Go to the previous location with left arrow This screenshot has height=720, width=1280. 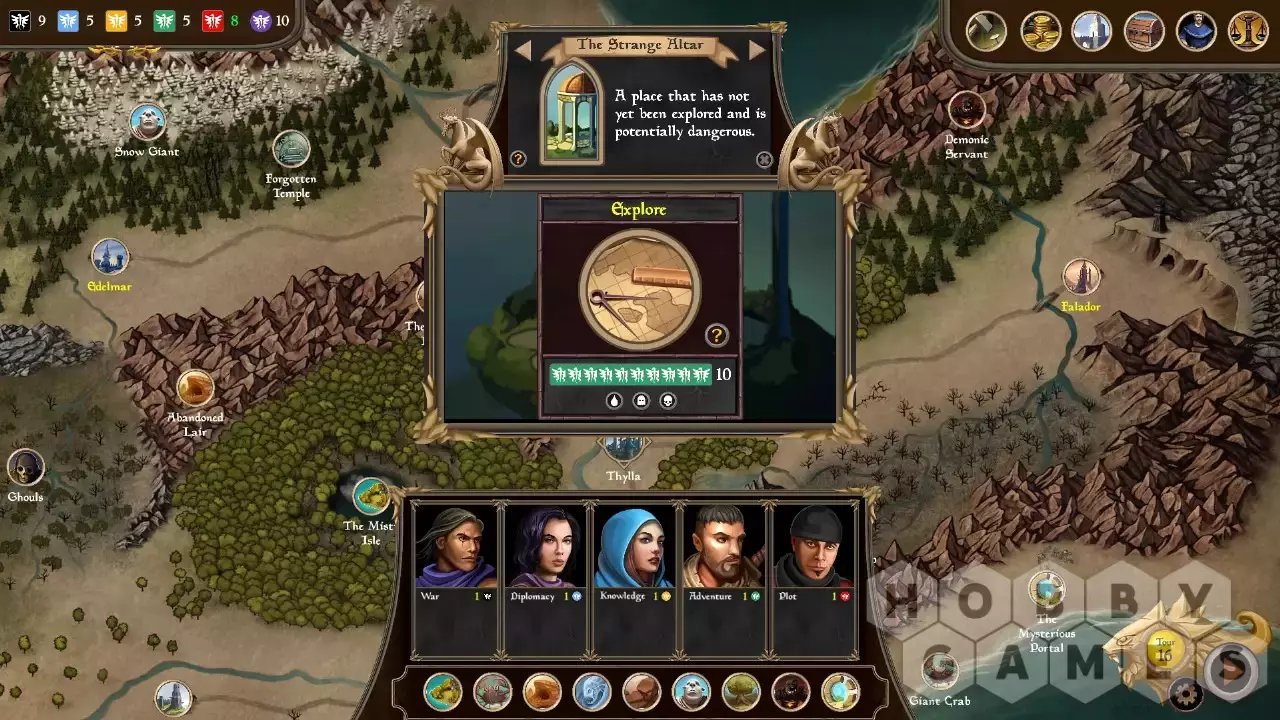pyautogui.click(x=523, y=49)
